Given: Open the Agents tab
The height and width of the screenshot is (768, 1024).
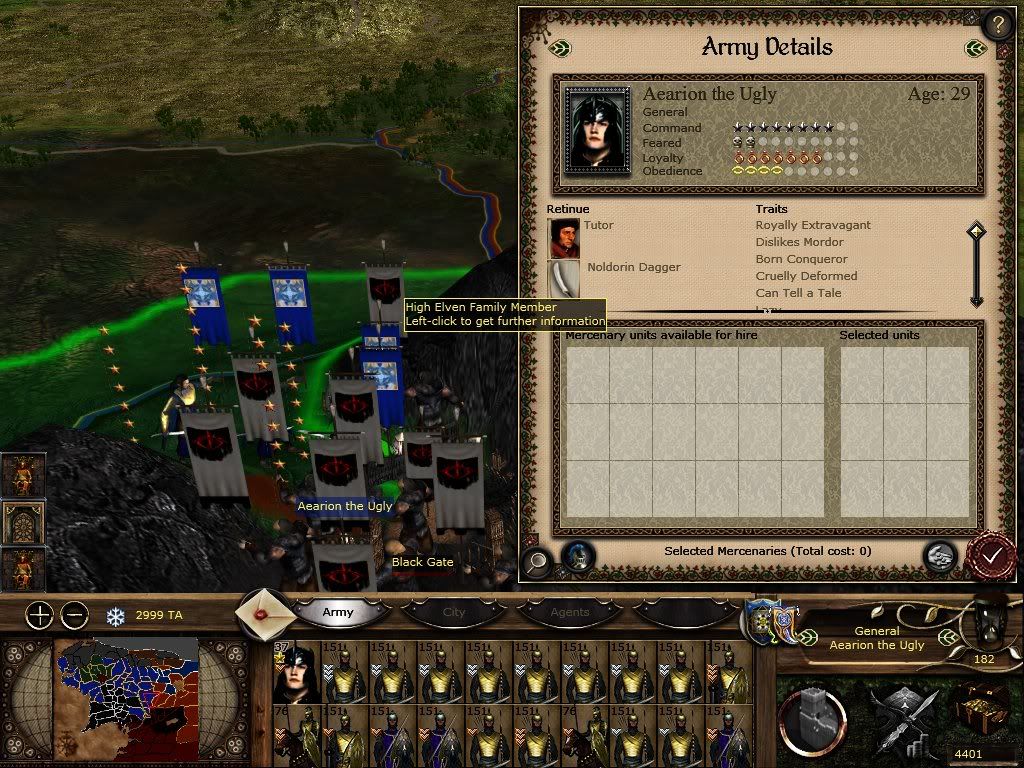Looking at the screenshot, I should [x=570, y=612].
